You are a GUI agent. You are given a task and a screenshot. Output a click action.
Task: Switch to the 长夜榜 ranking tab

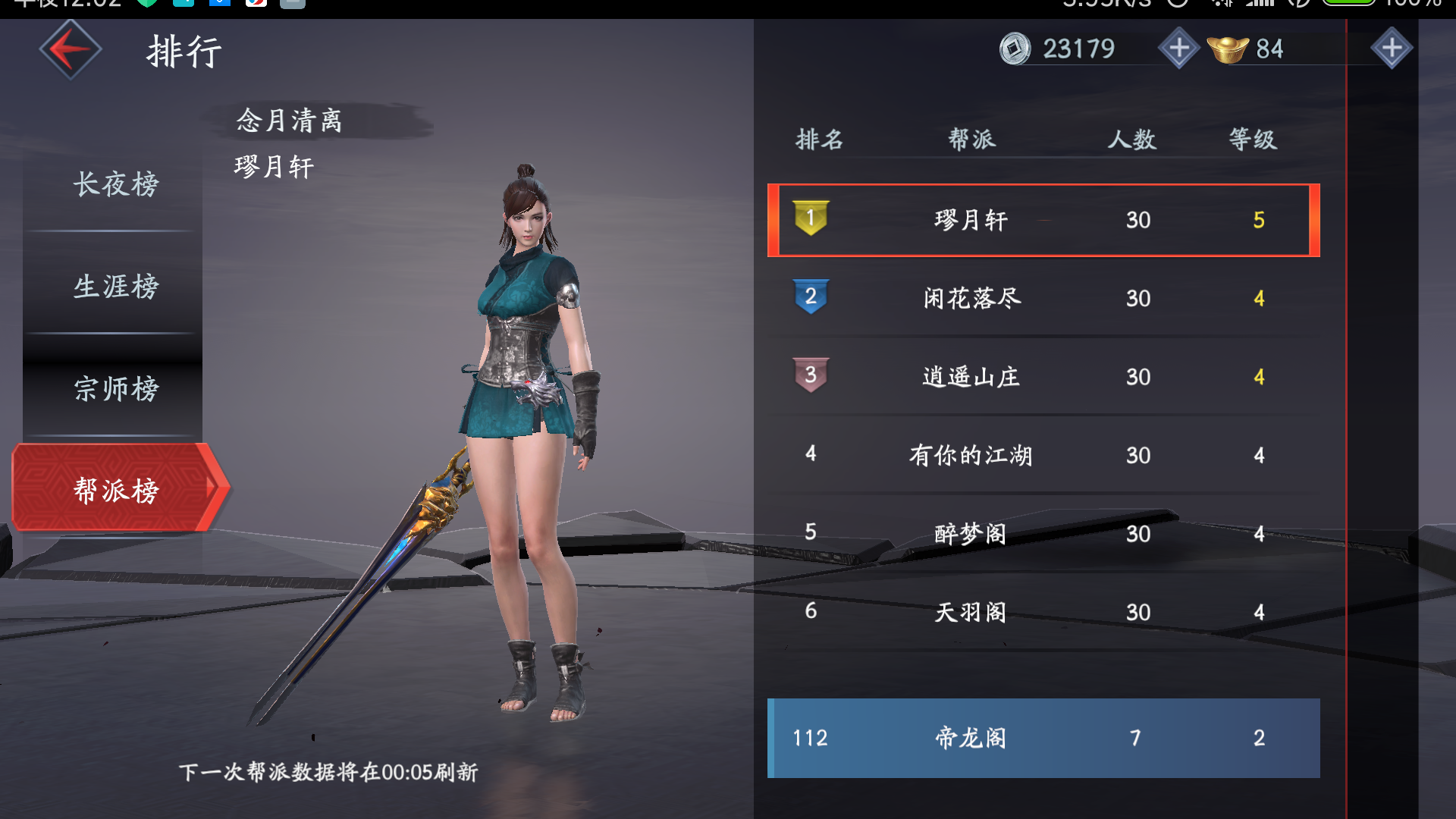pos(114,184)
